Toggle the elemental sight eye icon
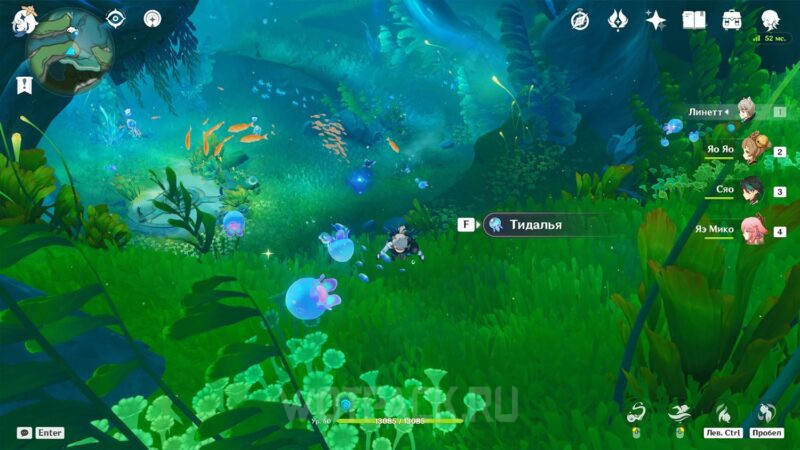 115,19
